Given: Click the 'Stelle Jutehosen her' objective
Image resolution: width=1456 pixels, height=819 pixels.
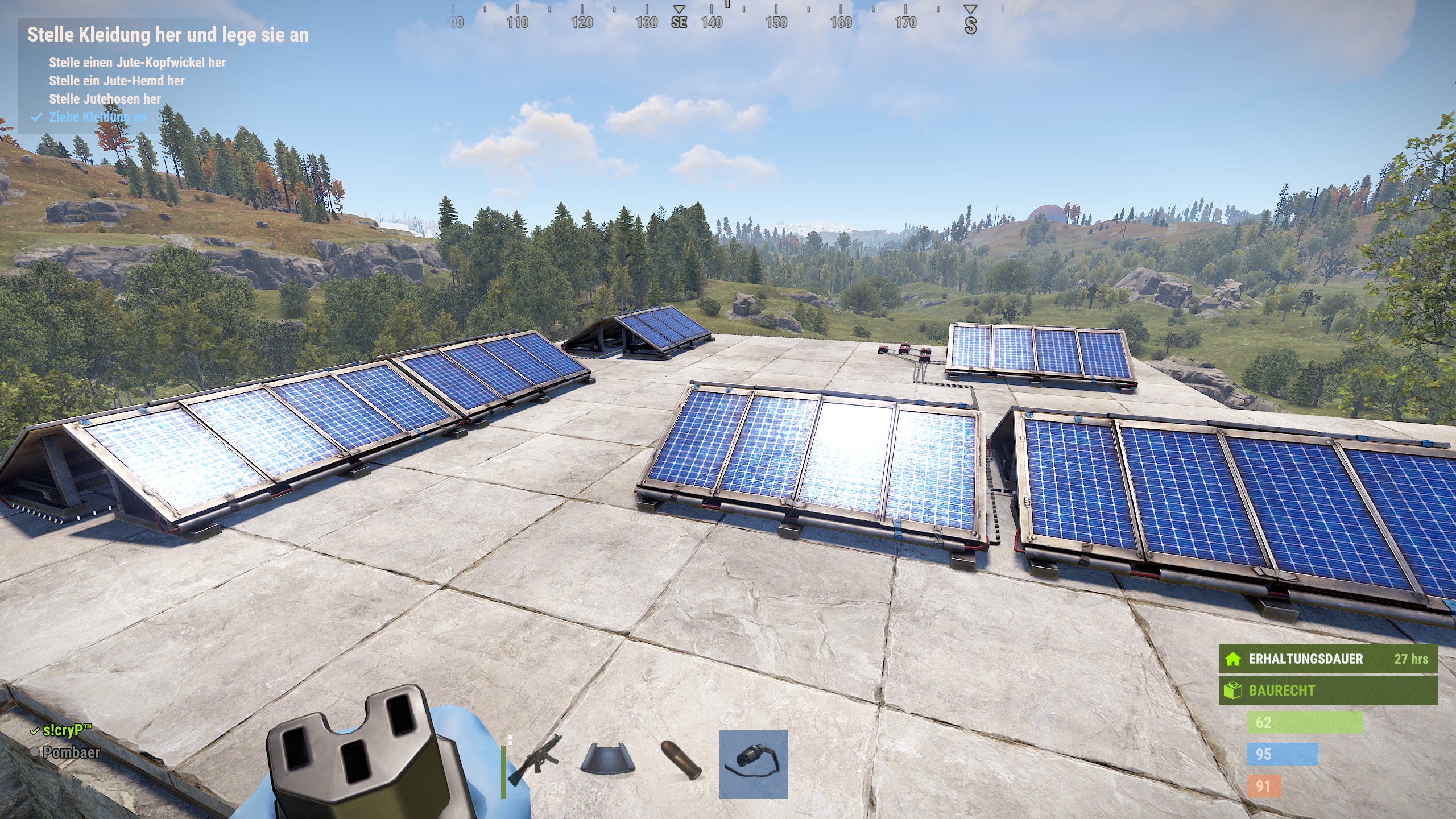Looking at the screenshot, I should [105, 99].
